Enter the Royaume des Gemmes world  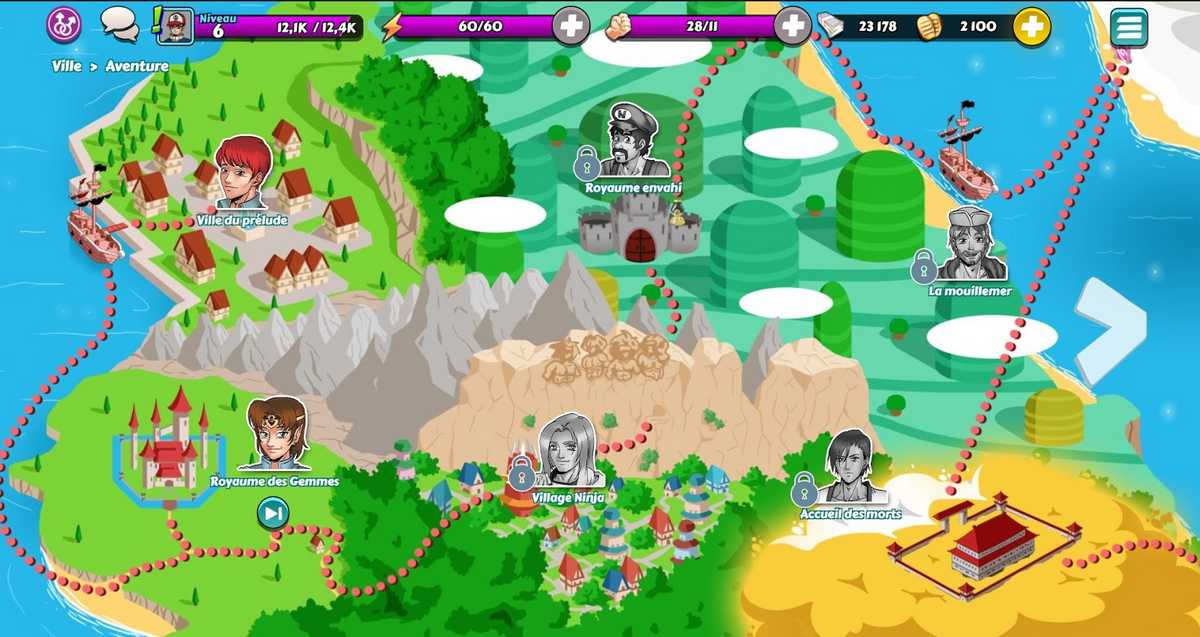click(275, 437)
